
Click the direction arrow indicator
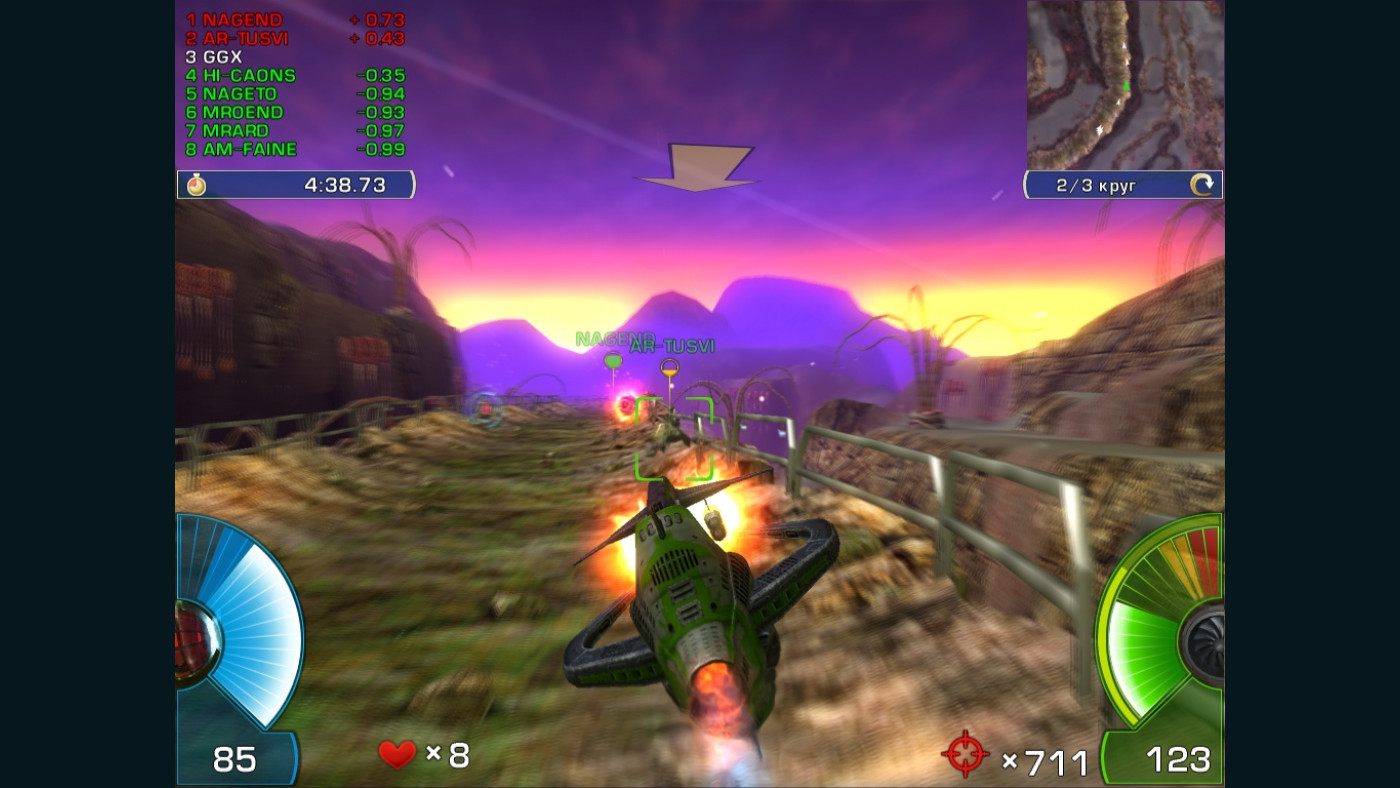pyautogui.click(x=698, y=167)
